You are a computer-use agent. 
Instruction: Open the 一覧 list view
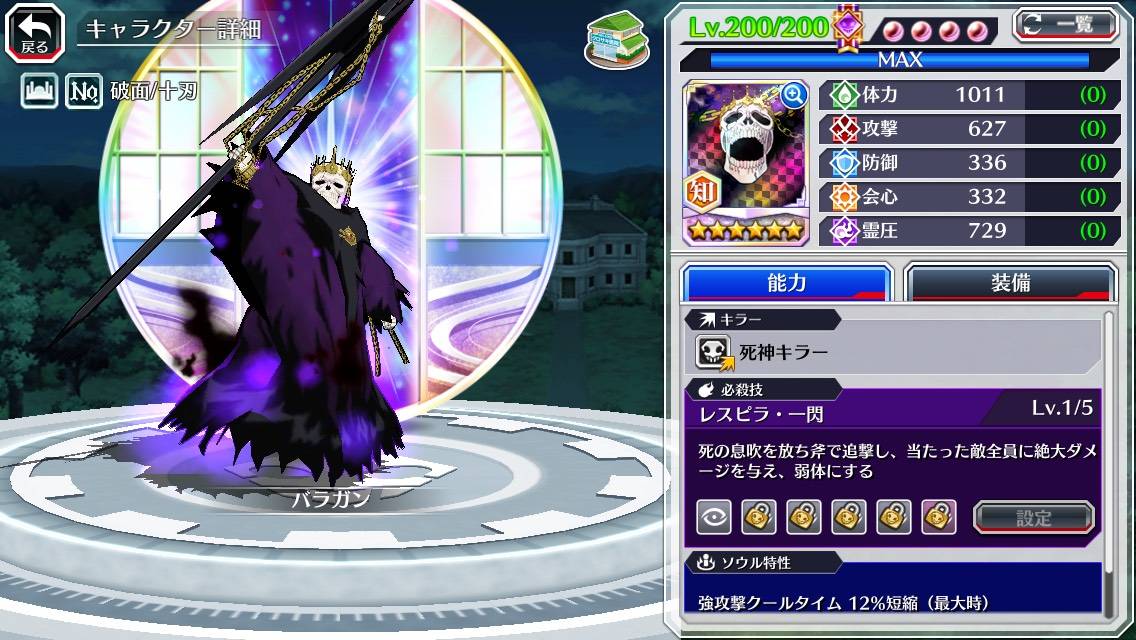[x=1067, y=25]
